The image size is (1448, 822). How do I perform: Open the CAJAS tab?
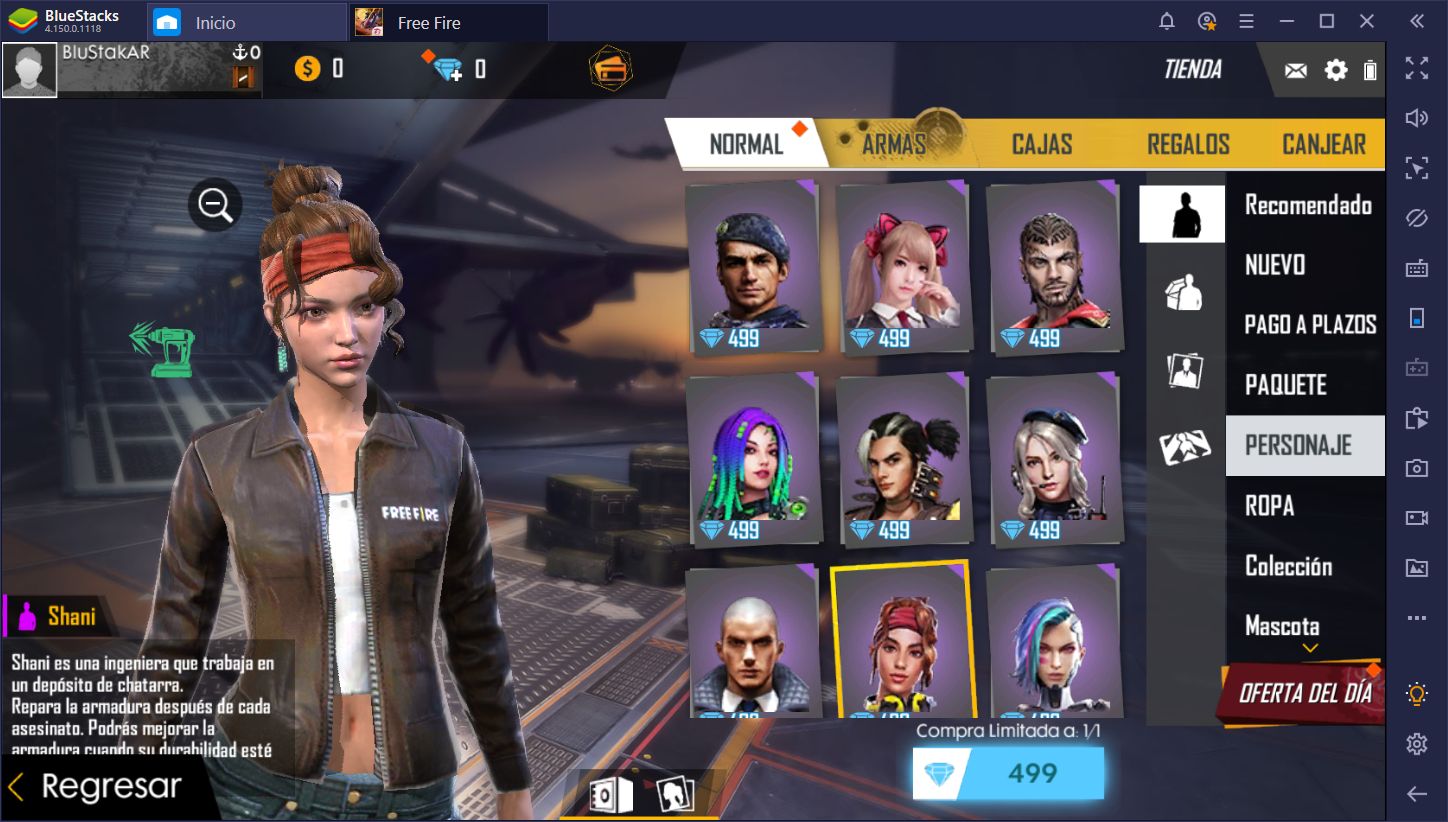[x=1041, y=144]
